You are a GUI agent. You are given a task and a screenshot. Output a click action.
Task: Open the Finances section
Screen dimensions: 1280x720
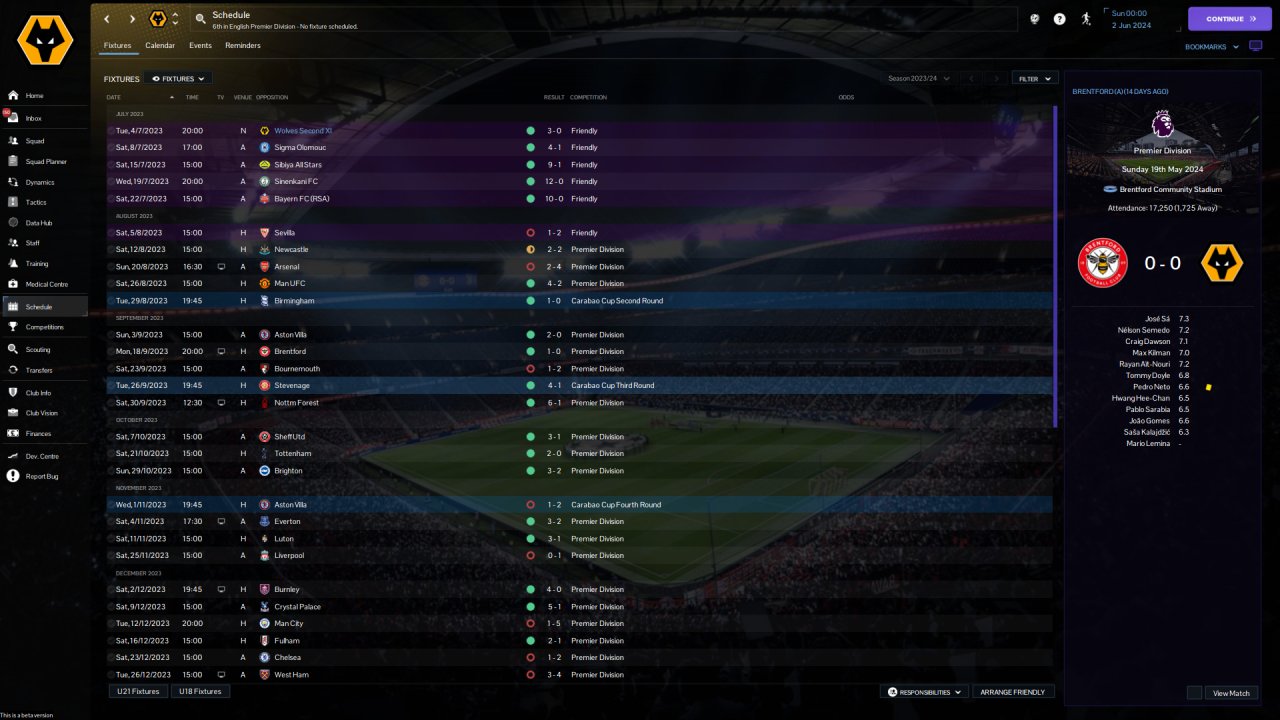point(38,434)
